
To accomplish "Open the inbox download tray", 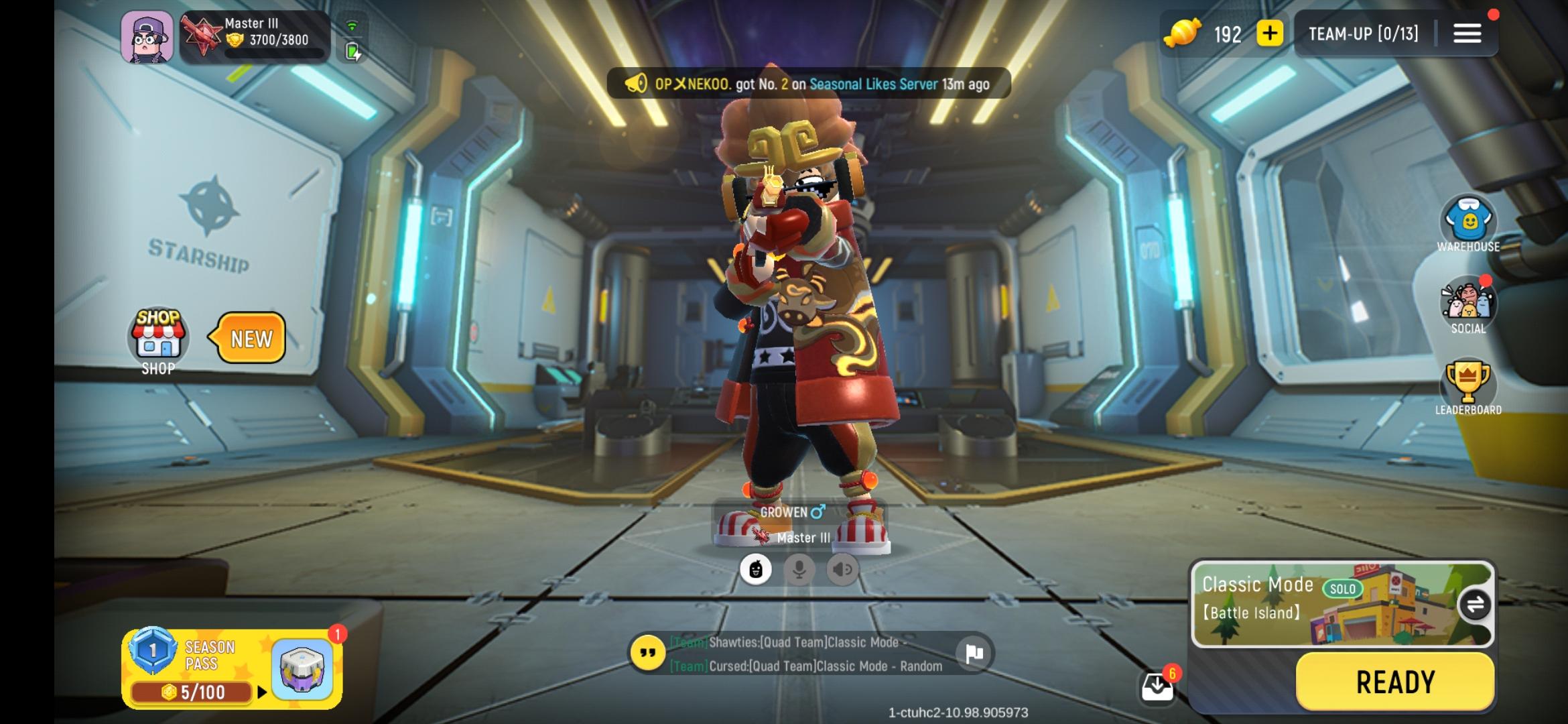I will [1157, 686].
